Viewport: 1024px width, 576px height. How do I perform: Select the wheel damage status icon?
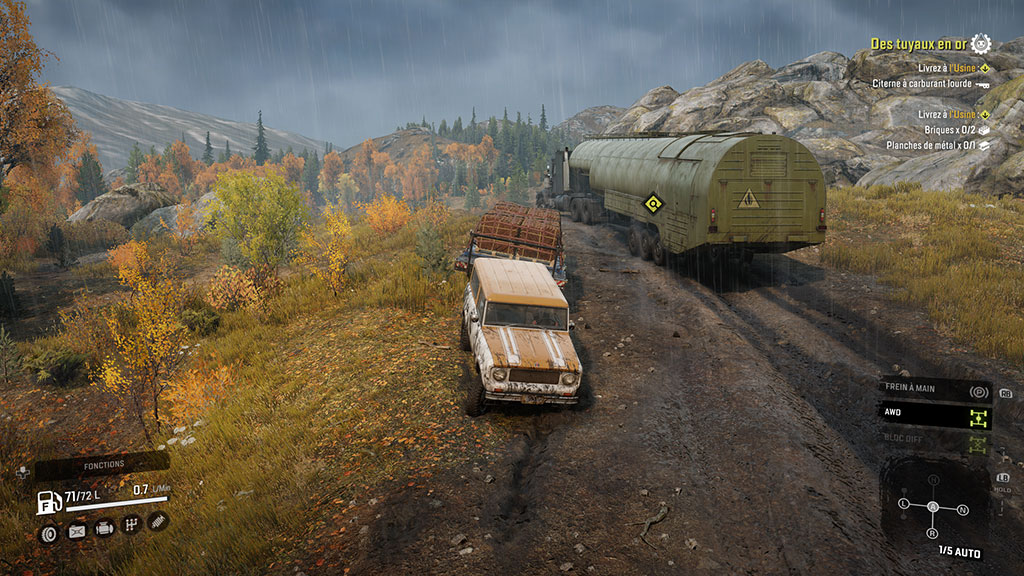(x=49, y=533)
